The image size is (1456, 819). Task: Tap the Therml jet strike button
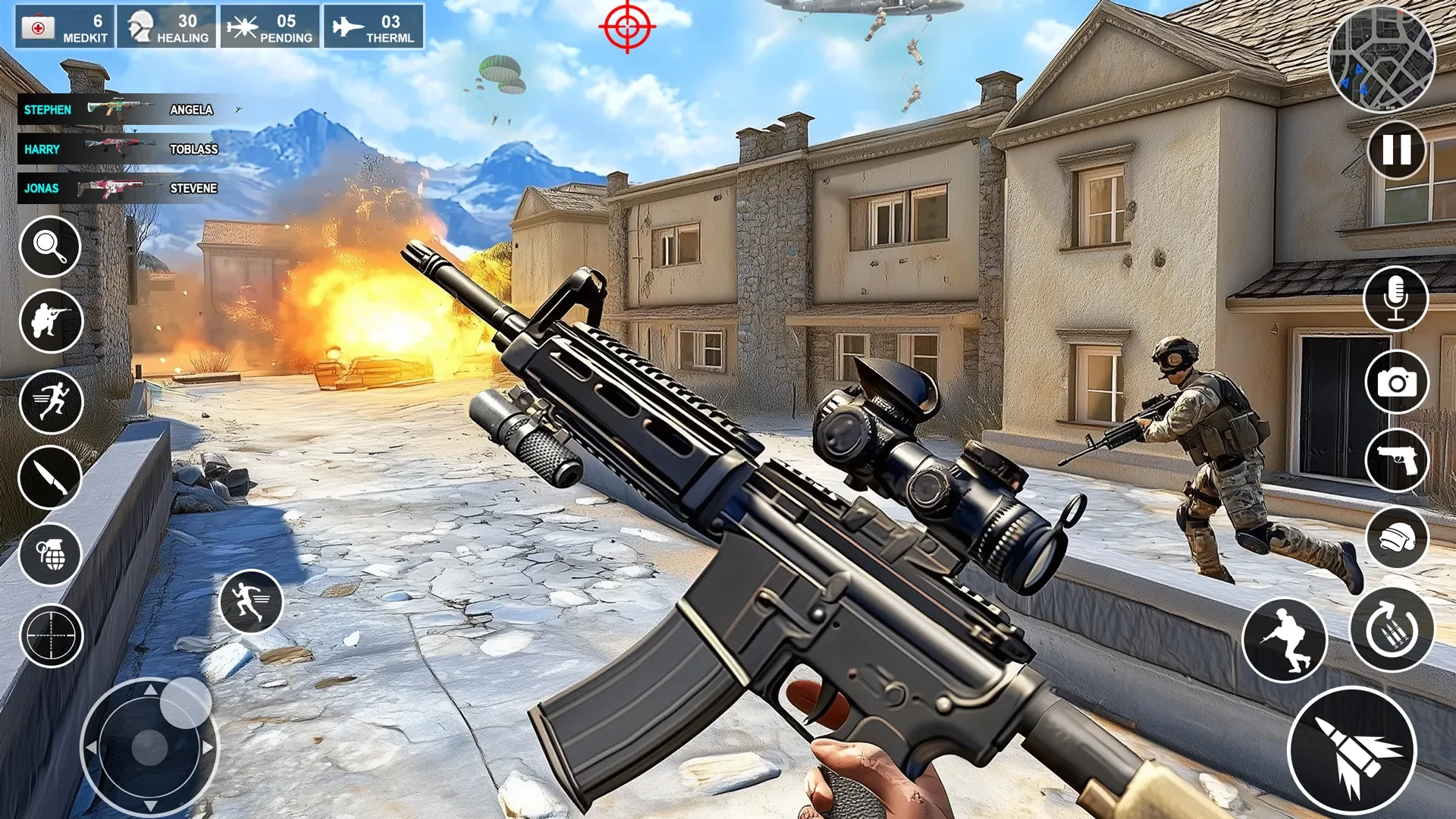(373, 27)
